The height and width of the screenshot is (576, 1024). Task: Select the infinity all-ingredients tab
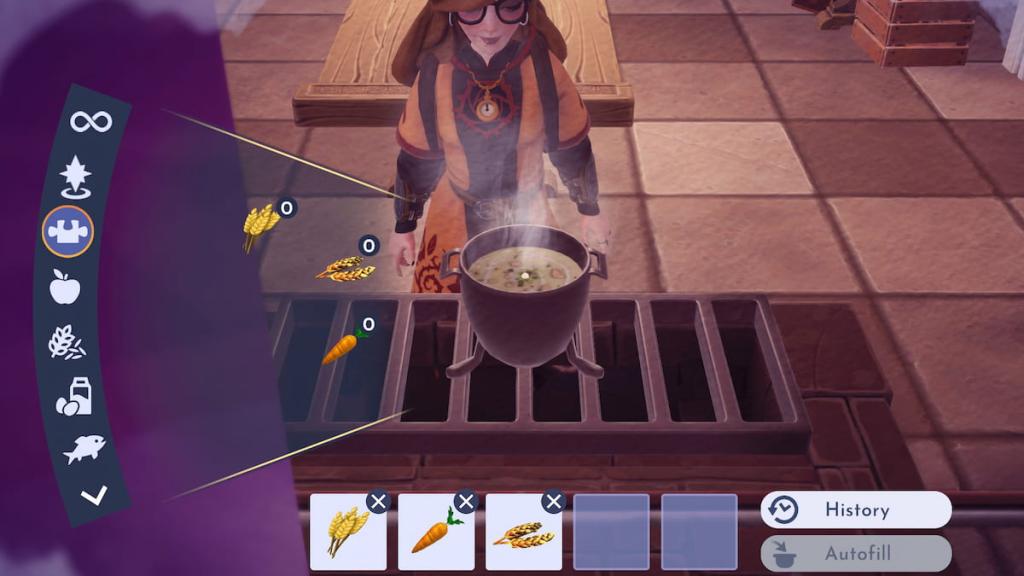click(91, 122)
